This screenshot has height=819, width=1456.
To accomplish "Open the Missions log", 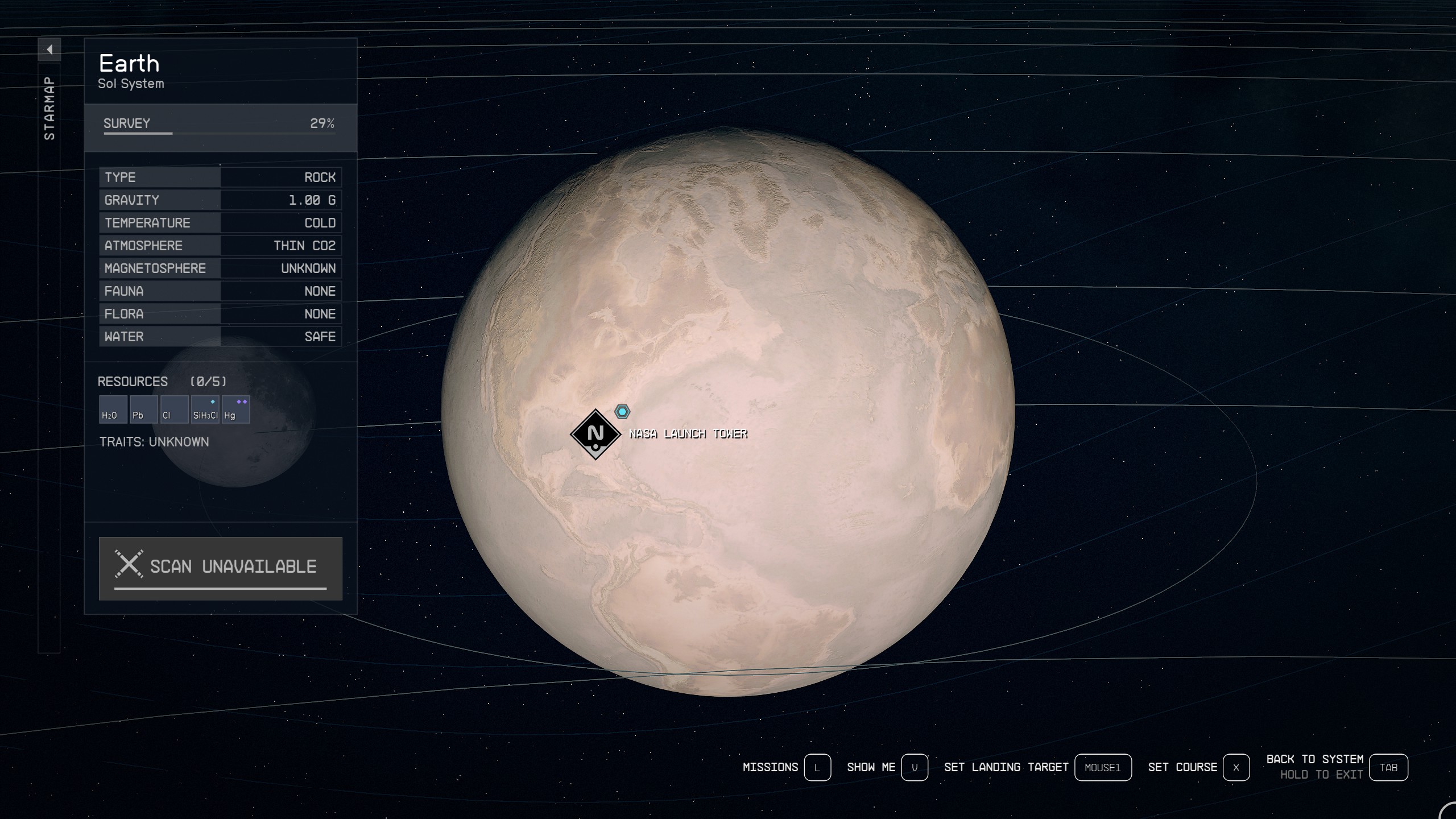I will click(817, 768).
